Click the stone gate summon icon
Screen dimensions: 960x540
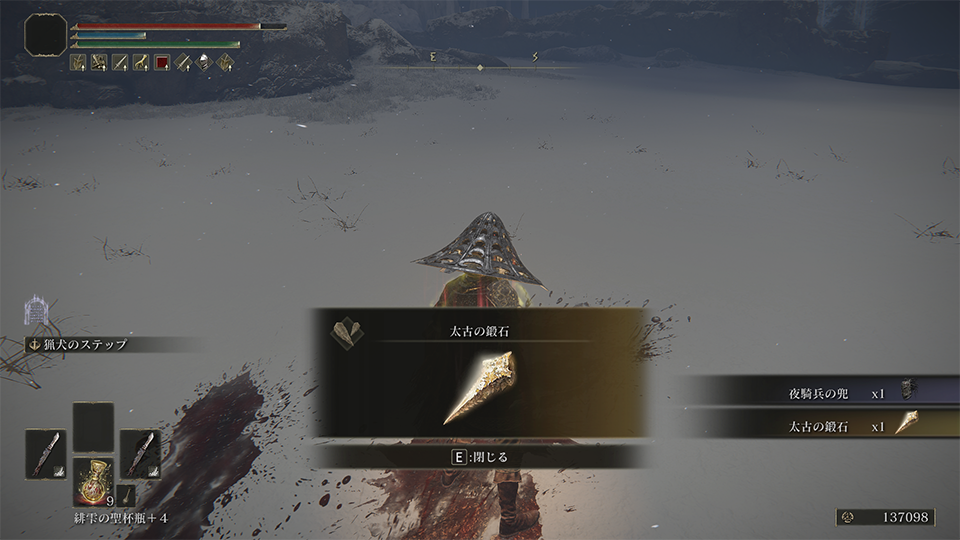37,311
